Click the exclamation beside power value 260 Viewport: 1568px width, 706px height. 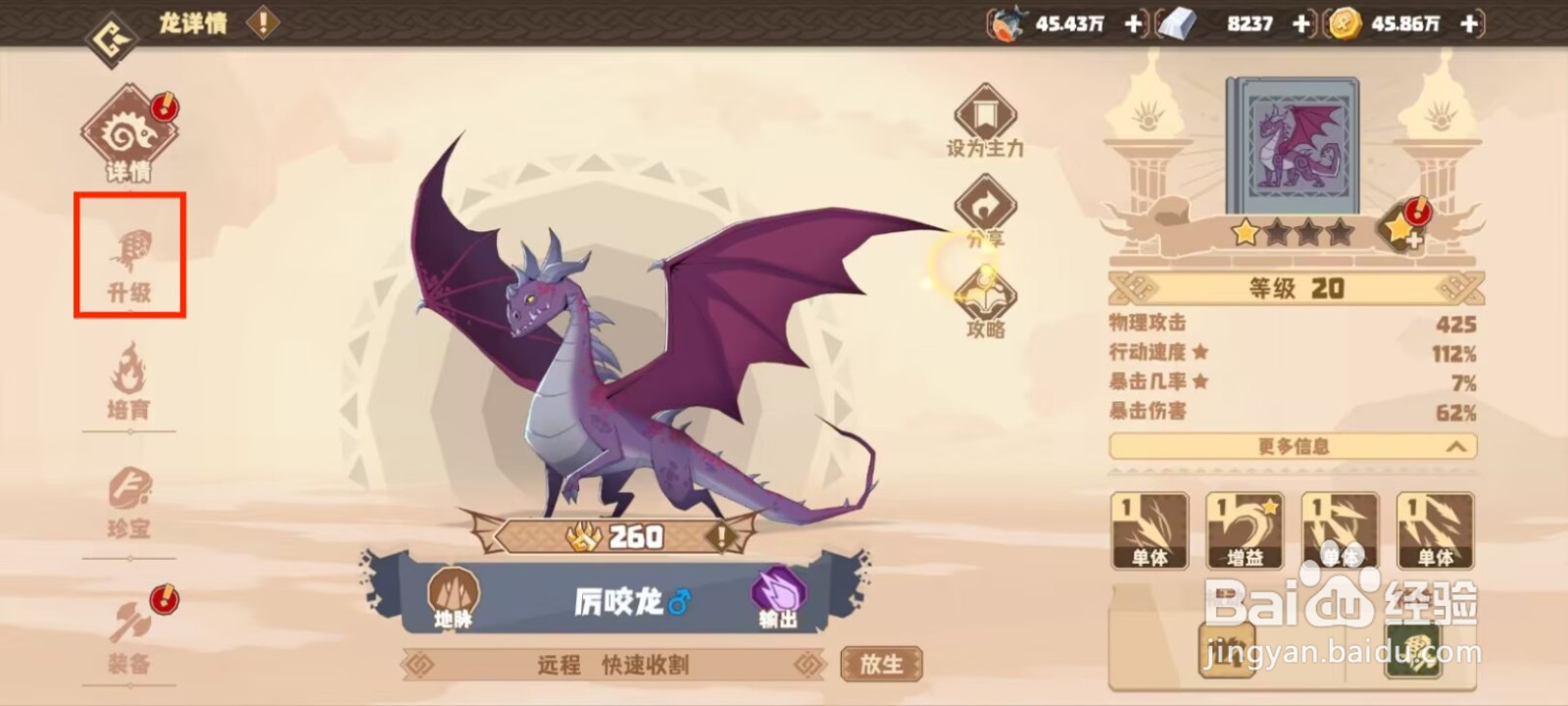click(720, 536)
